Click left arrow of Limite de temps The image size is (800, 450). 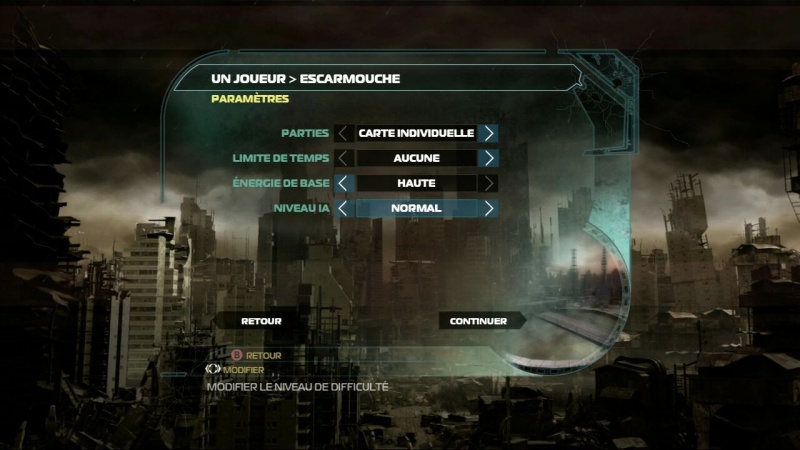click(x=343, y=158)
